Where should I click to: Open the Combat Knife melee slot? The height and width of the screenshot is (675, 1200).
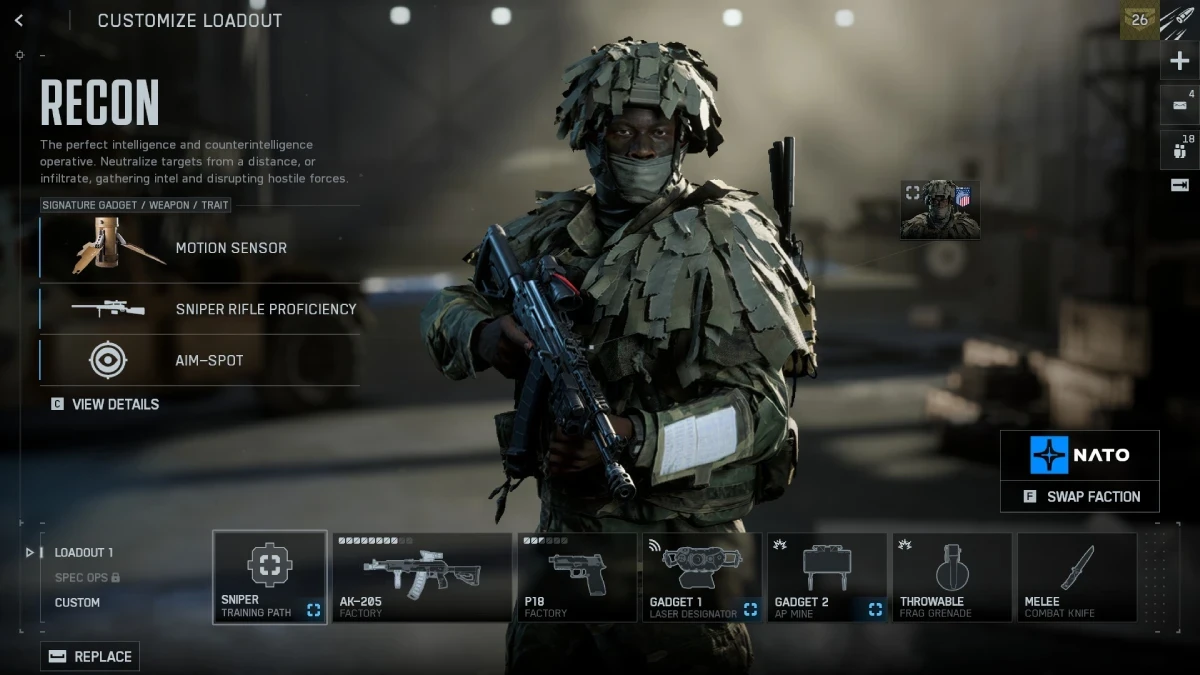1077,577
